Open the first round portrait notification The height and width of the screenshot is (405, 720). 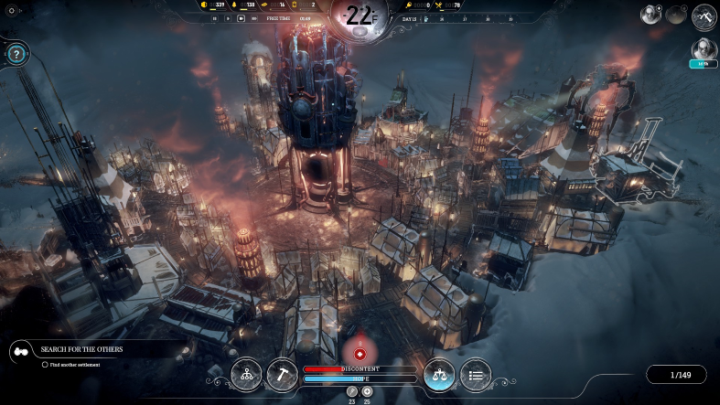[x=652, y=14]
